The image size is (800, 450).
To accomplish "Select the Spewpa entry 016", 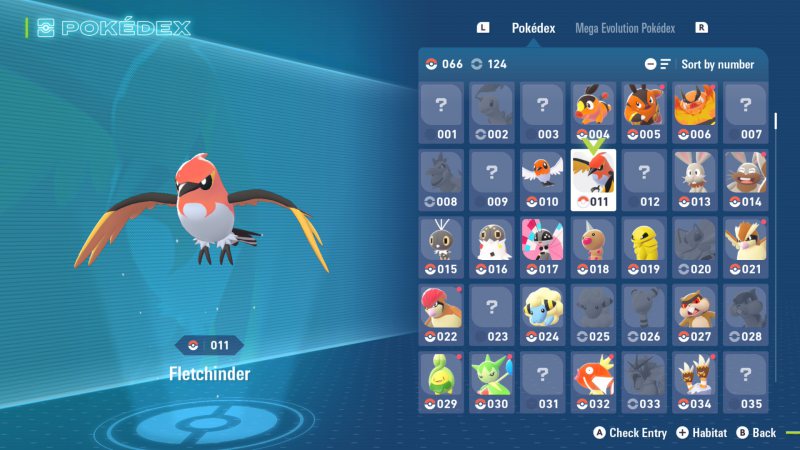I will [x=492, y=246].
